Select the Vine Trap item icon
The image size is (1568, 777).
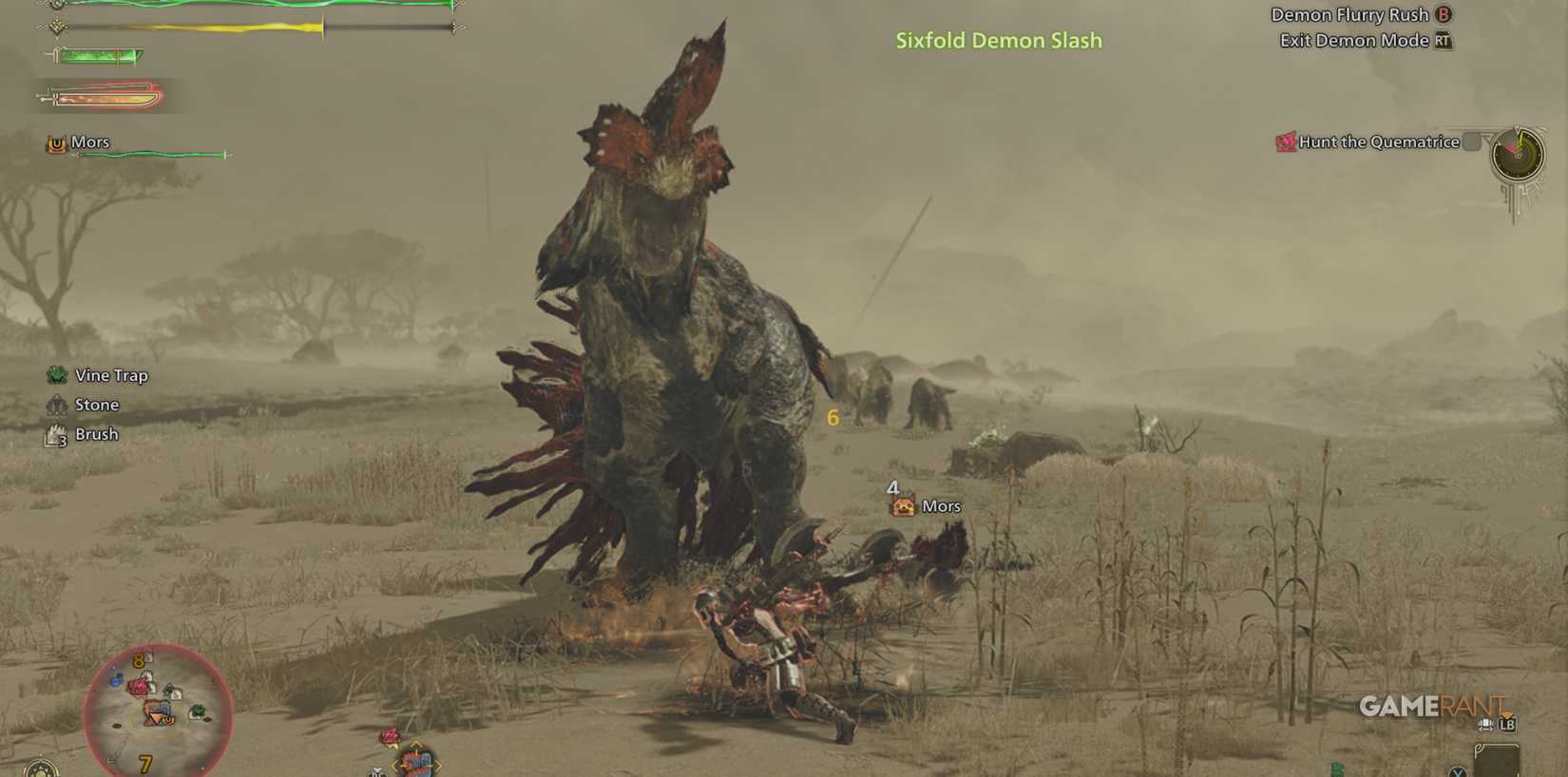click(56, 374)
